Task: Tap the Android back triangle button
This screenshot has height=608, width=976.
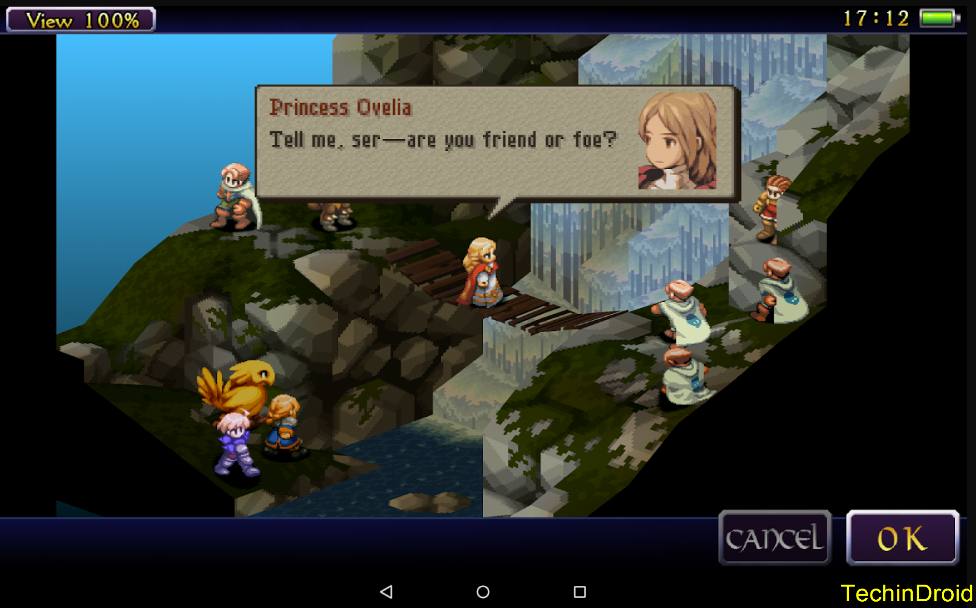Action: (x=387, y=592)
